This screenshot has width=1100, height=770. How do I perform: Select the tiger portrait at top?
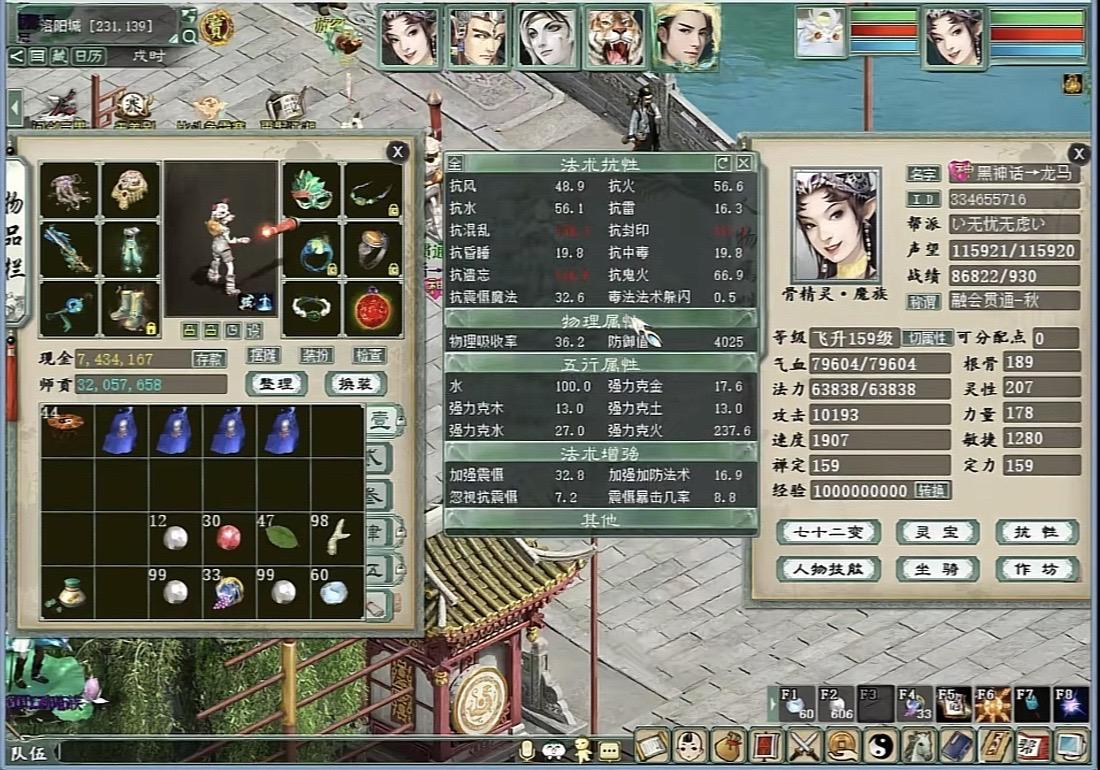click(x=615, y=38)
